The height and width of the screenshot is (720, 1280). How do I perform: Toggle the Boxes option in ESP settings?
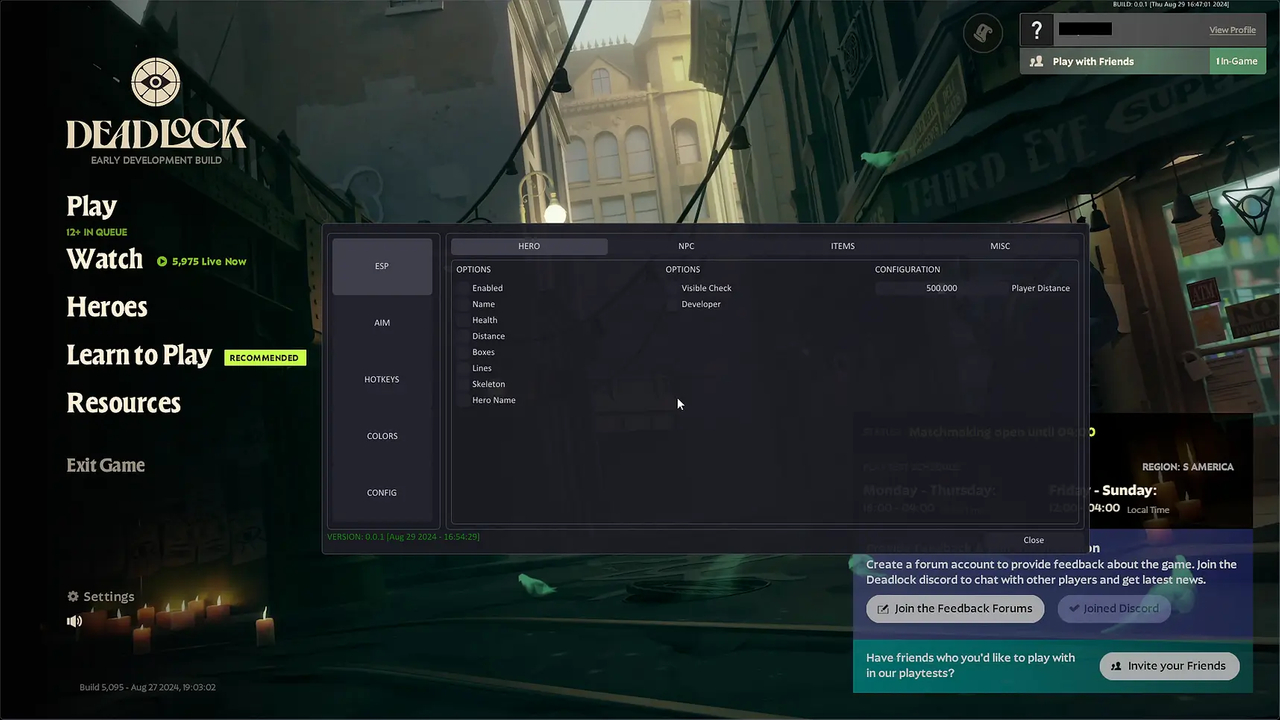tap(462, 352)
